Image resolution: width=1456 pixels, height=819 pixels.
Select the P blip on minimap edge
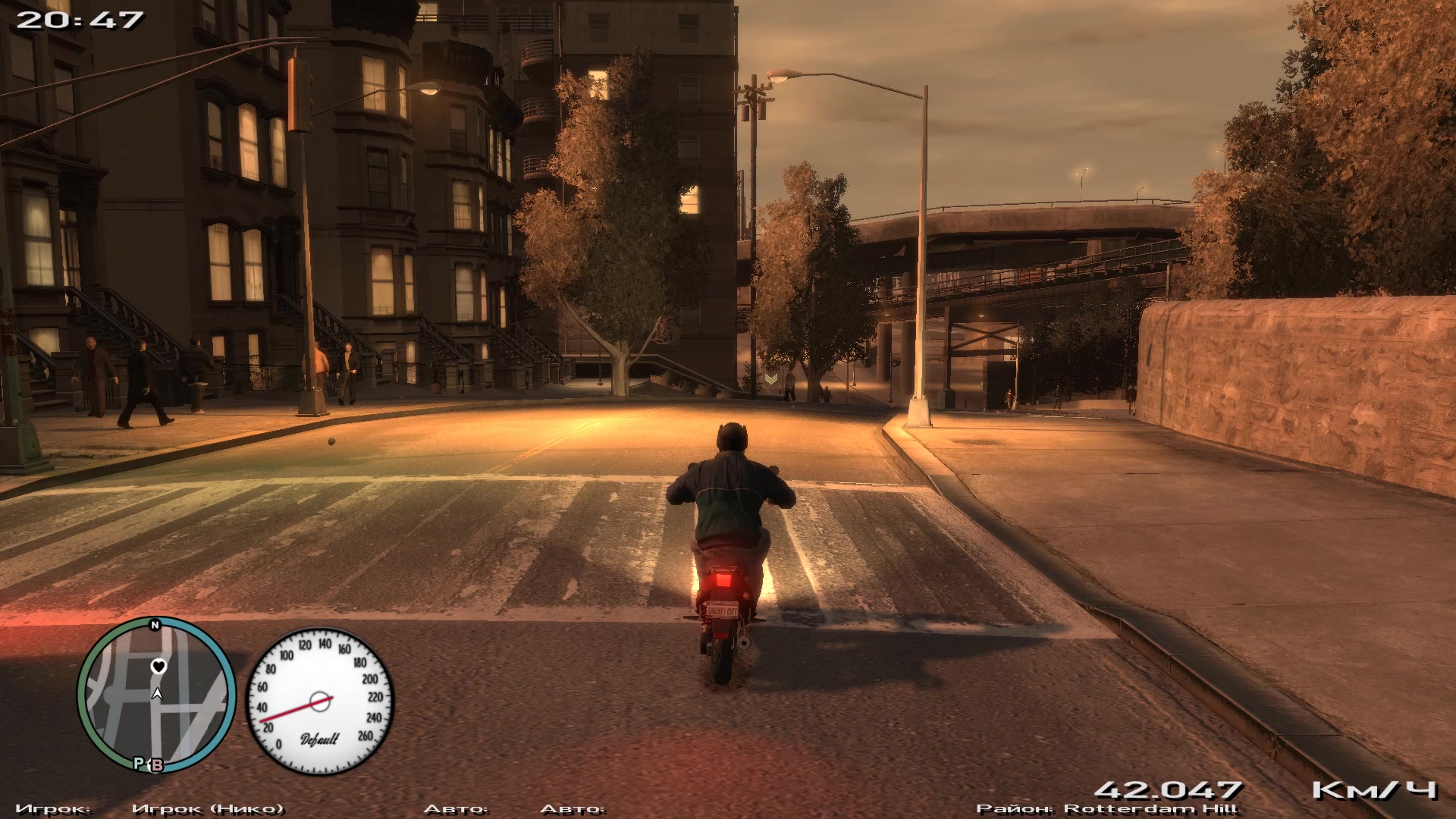click(x=140, y=763)
